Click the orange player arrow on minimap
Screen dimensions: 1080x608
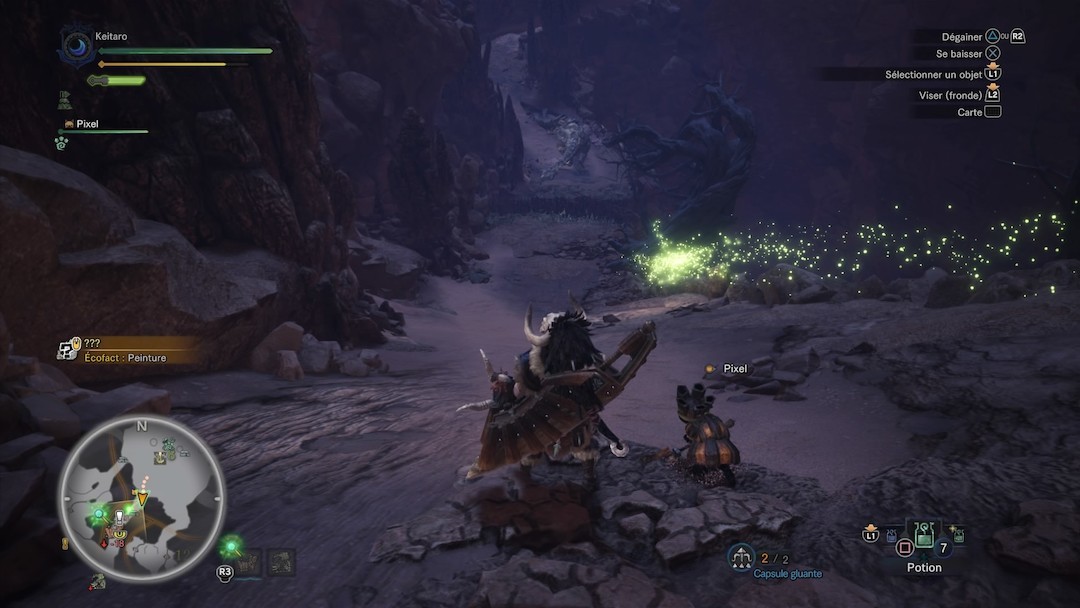(x=142, y=497)
